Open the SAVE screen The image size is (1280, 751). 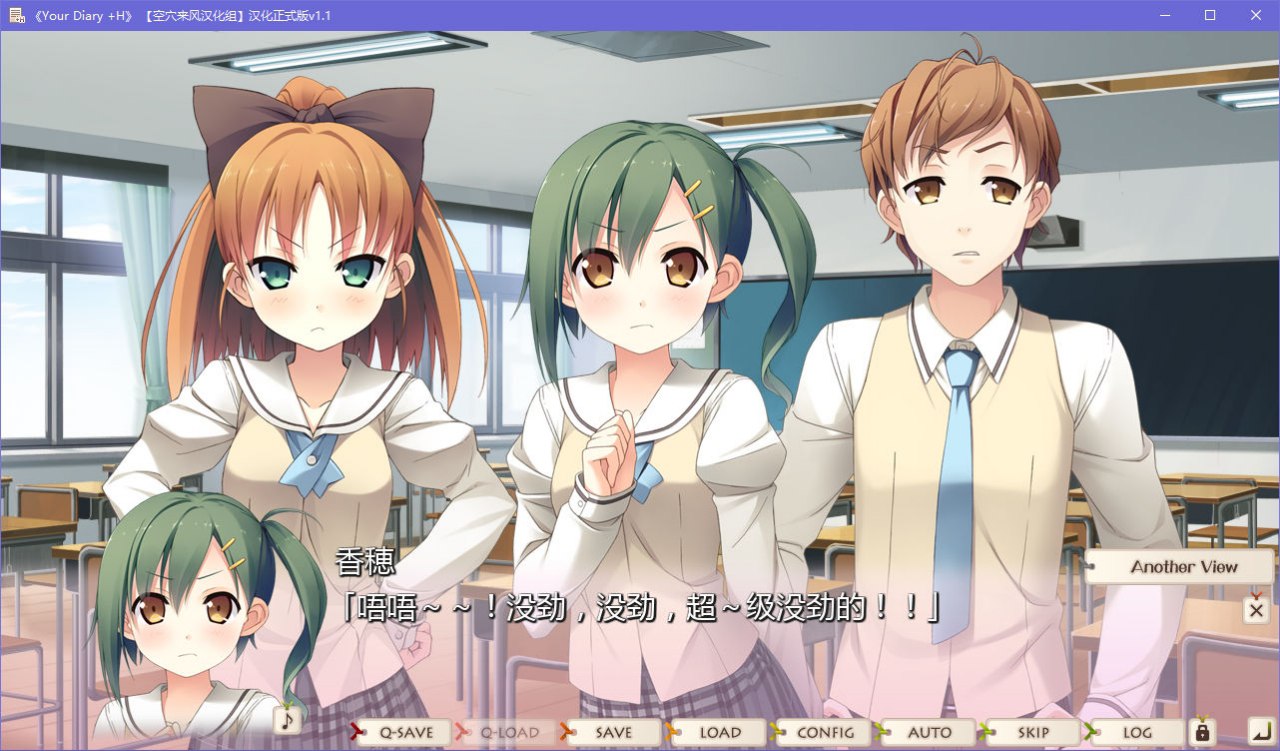tap(613, 732)
